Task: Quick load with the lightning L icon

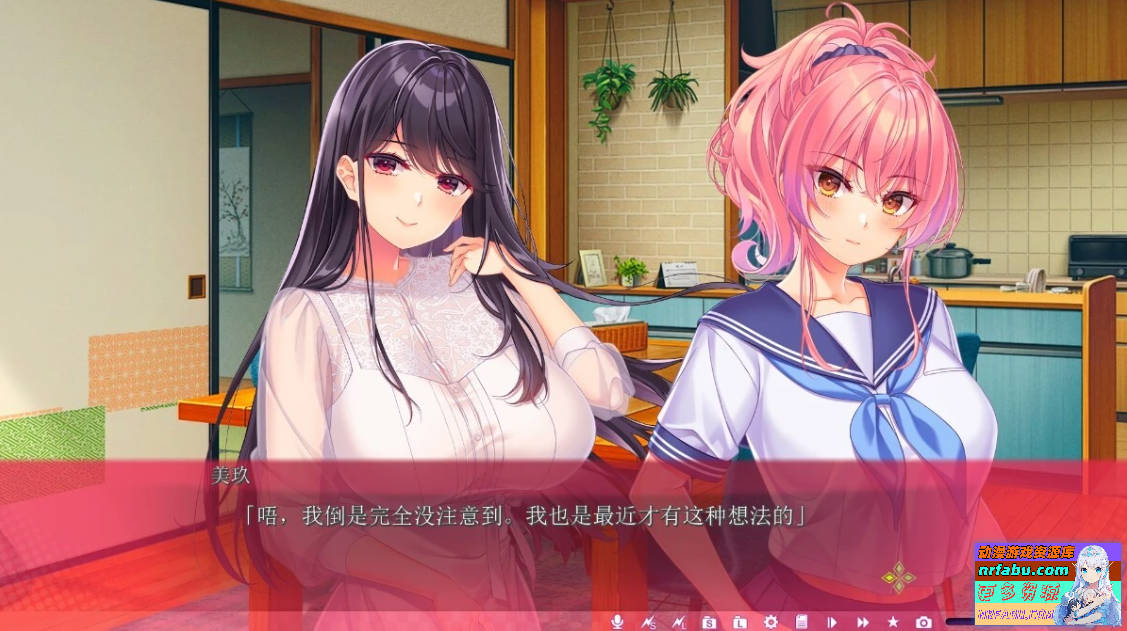Action: coord(678,622)
